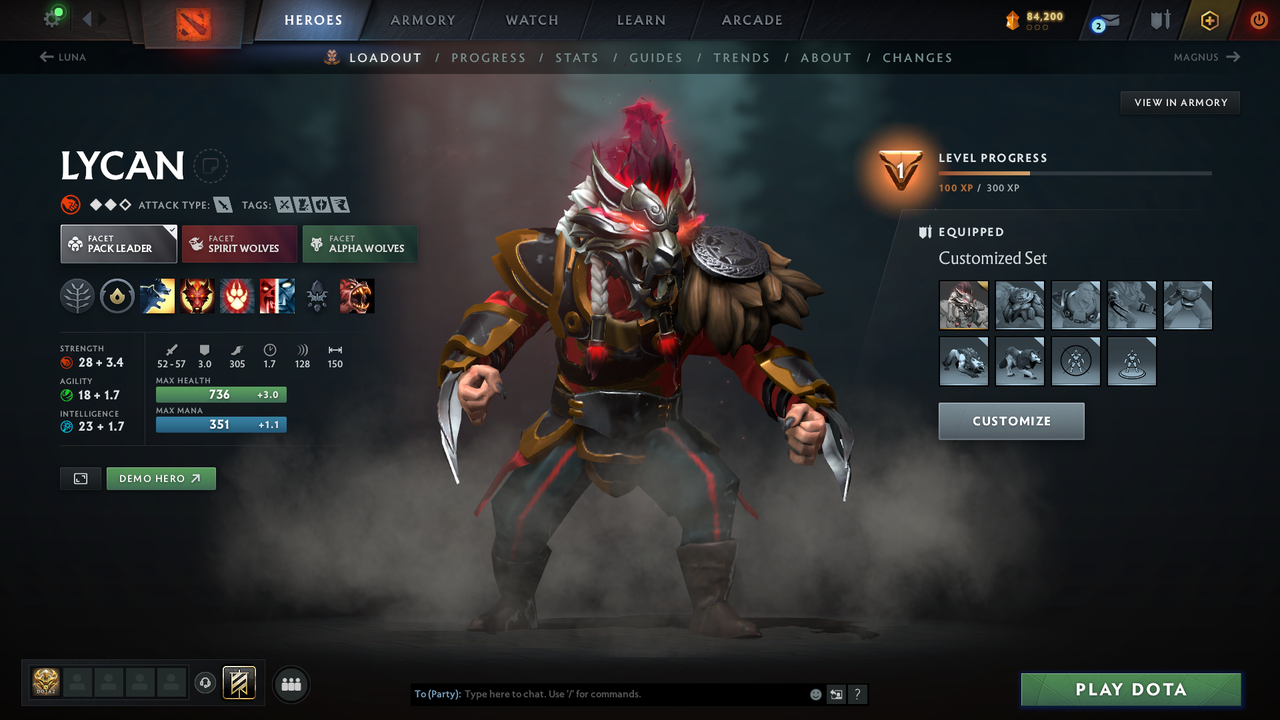The image size is (1280, 720).
Task: Click the power button in the top-right corner
Action: pos(1258,20)
